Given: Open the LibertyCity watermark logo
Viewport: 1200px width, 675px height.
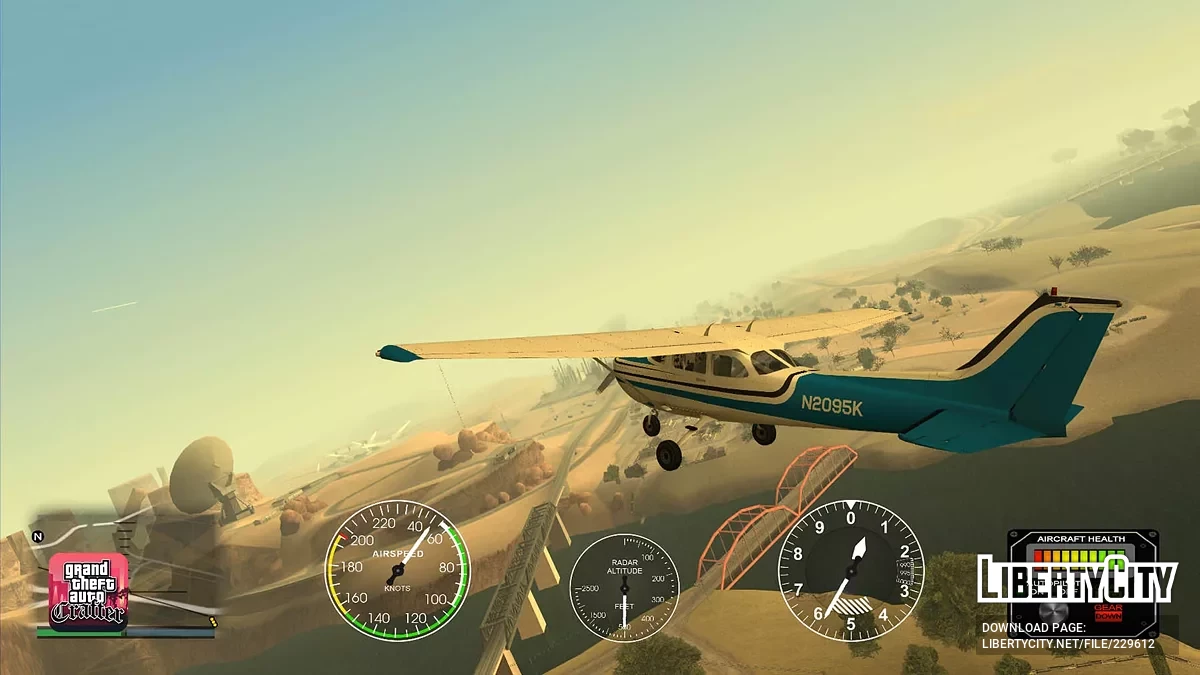Looking at the screenshot, I should pos(1077,579).
